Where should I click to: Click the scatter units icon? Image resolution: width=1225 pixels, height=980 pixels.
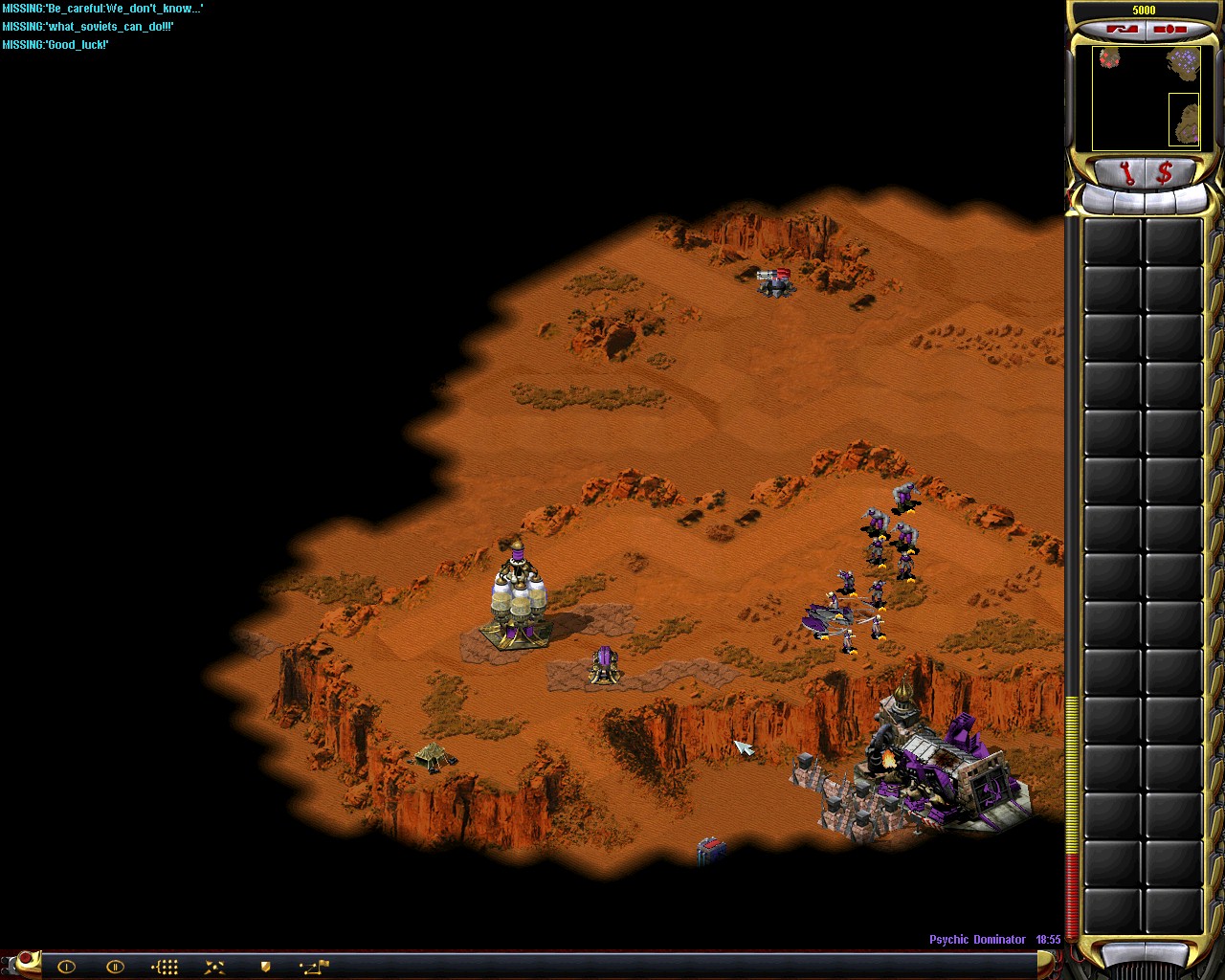pyautogui.click(x=213, y=967)
